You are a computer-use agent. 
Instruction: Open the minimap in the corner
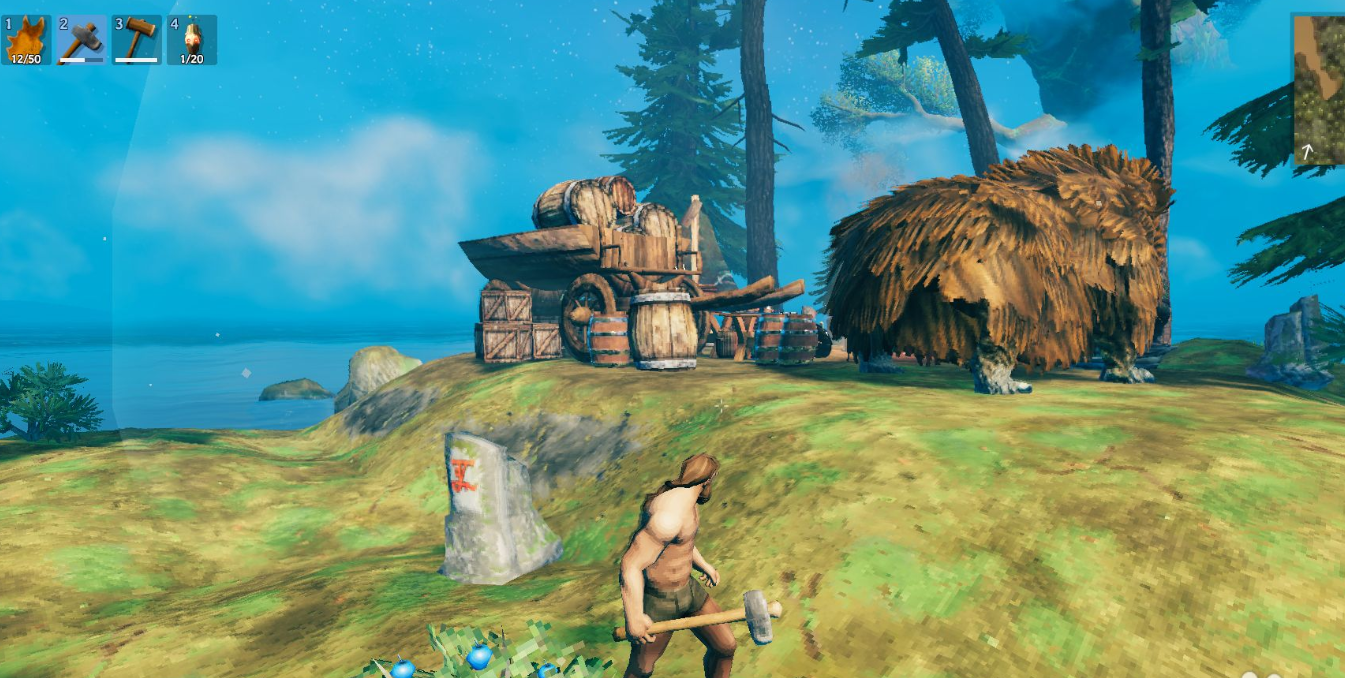(1320, 90)
